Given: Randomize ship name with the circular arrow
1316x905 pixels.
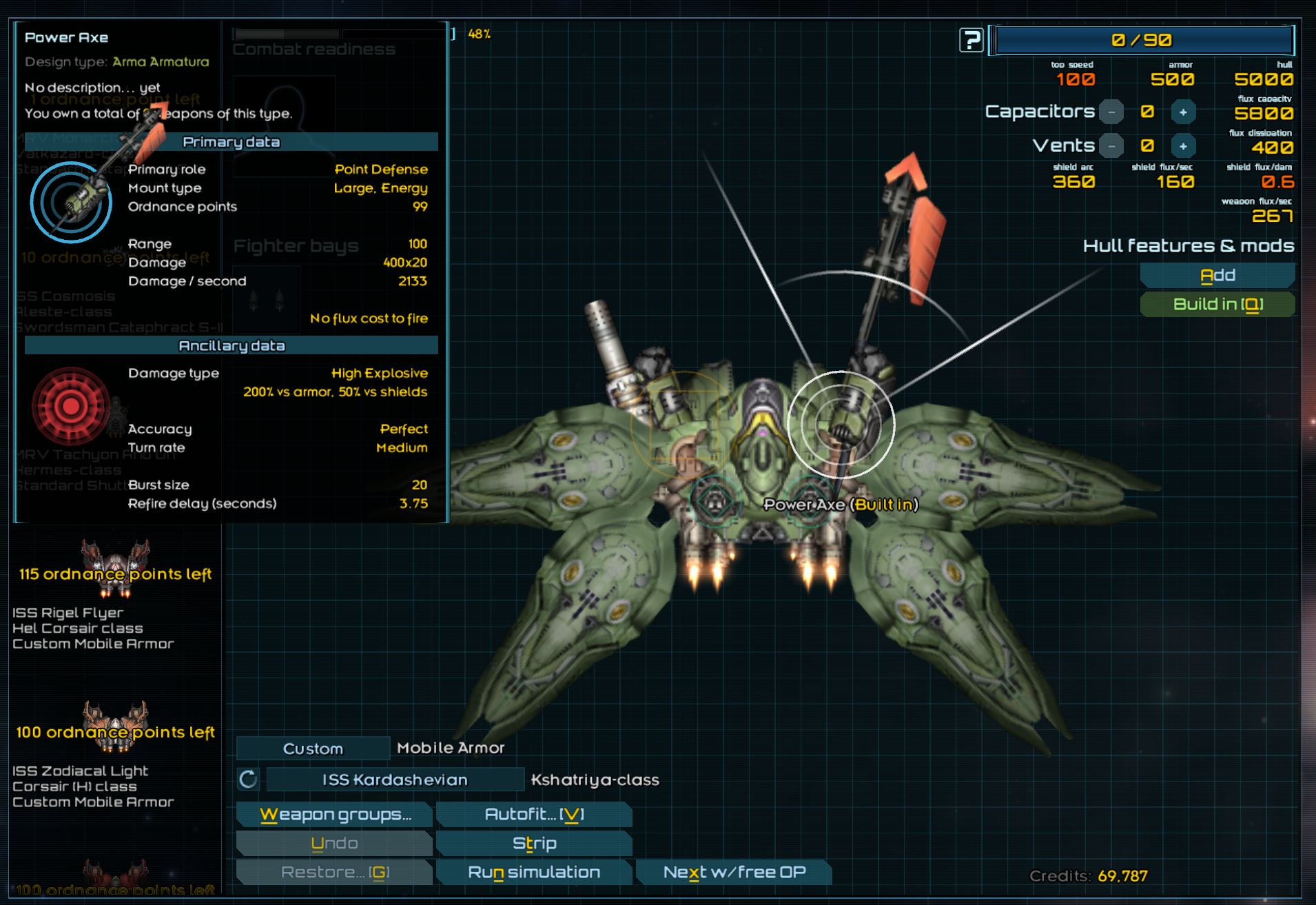Looking at the screenshot, I should pyautogui.click(x=248, y=780).
